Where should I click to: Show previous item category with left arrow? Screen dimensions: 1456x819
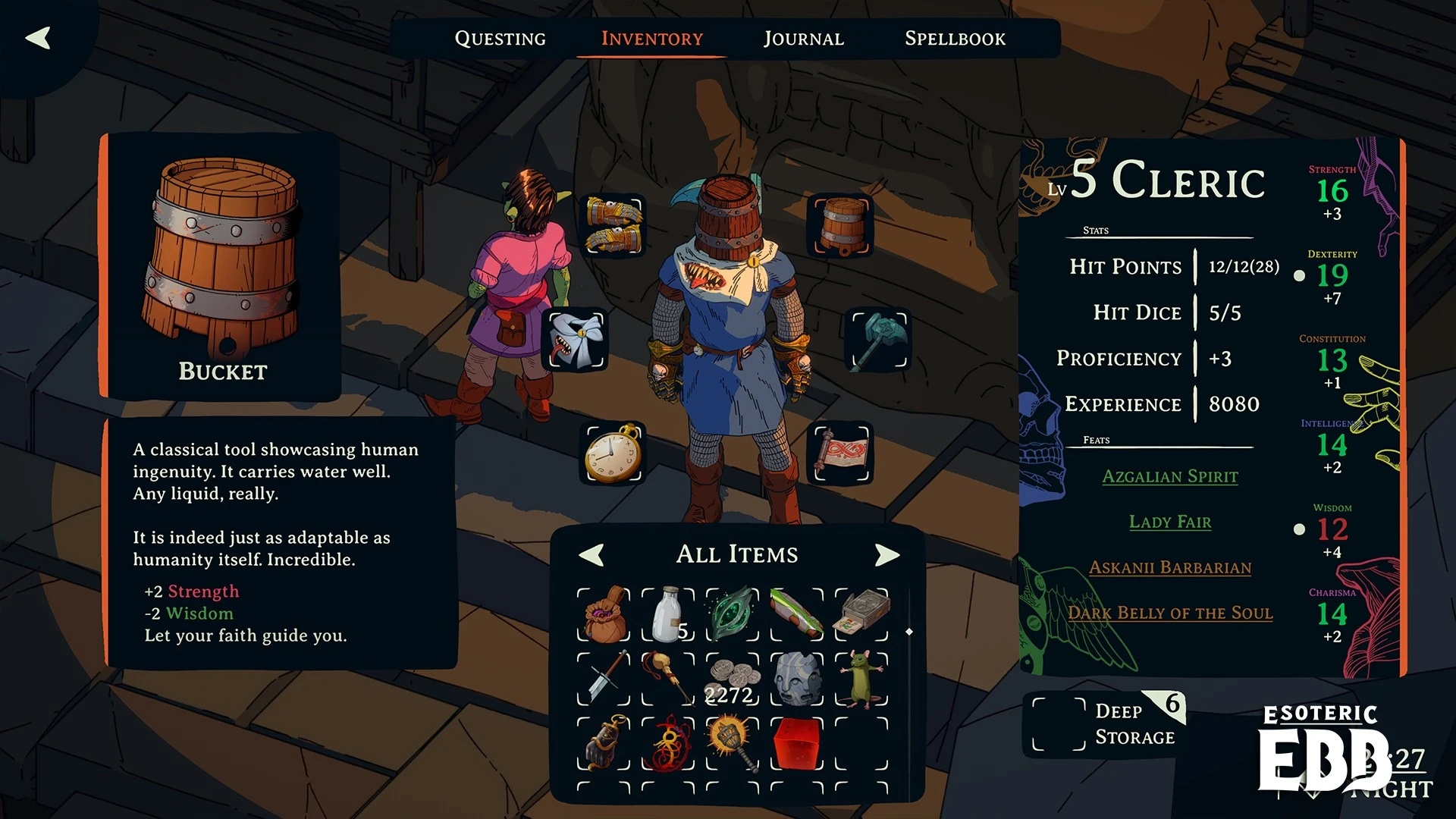click(x=591, y=555)
